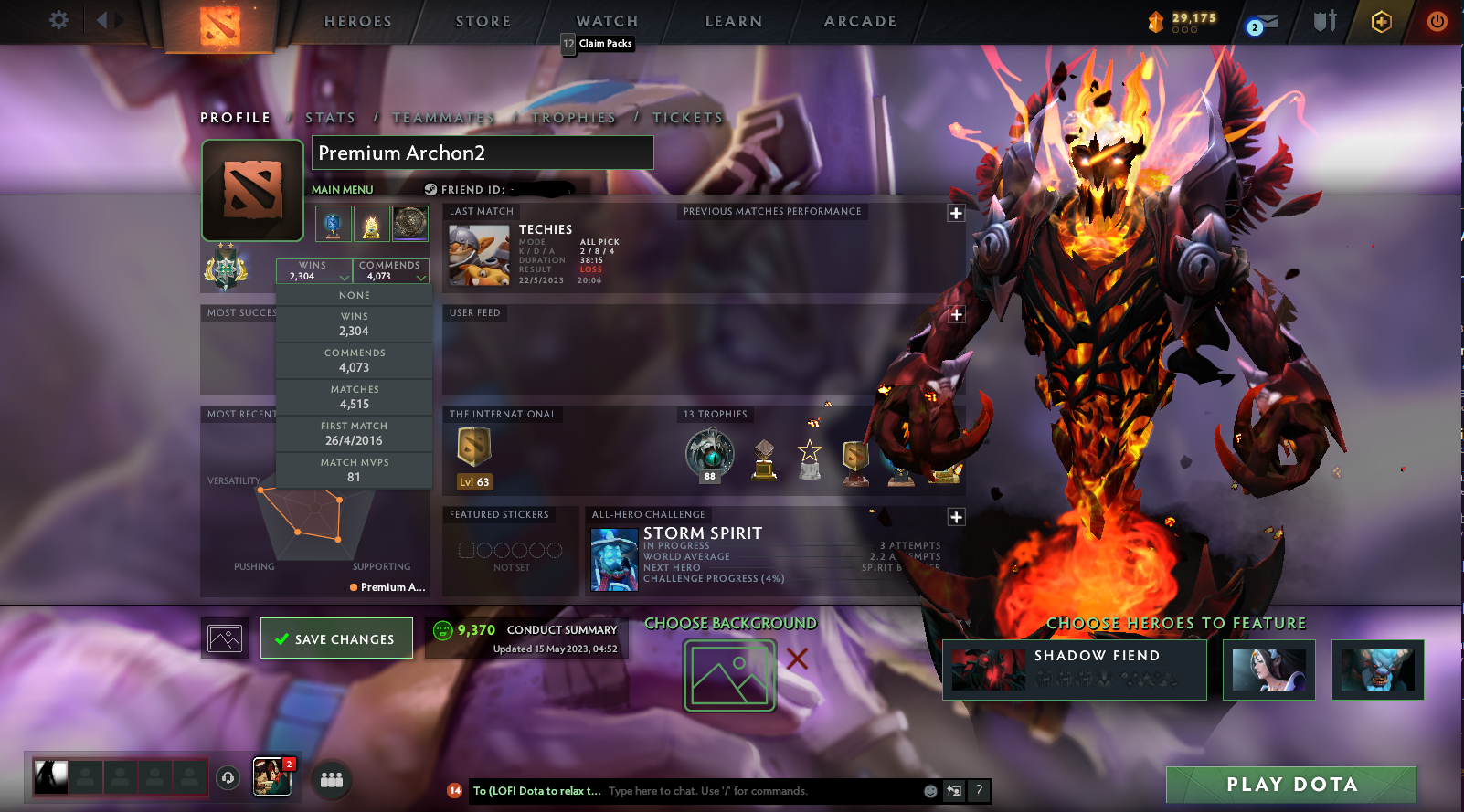Switch to the STATS tab

pos(331,117)
